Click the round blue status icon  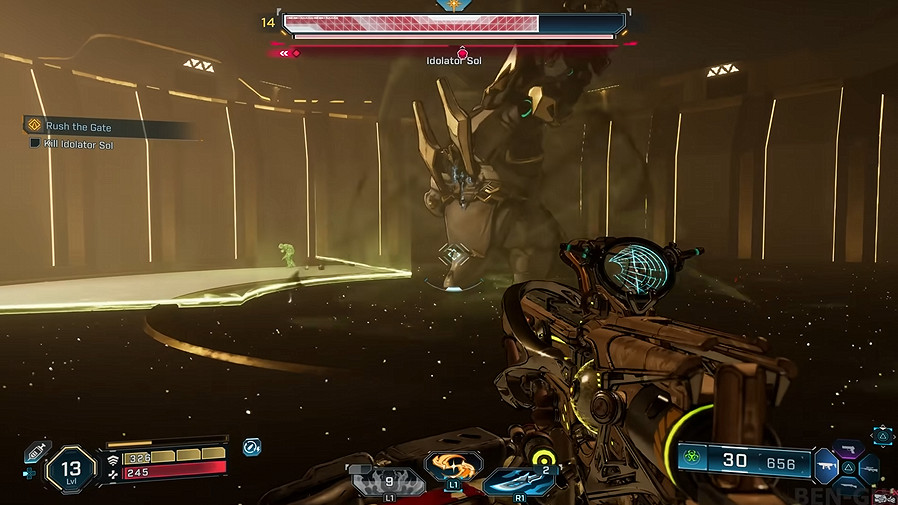251,446
